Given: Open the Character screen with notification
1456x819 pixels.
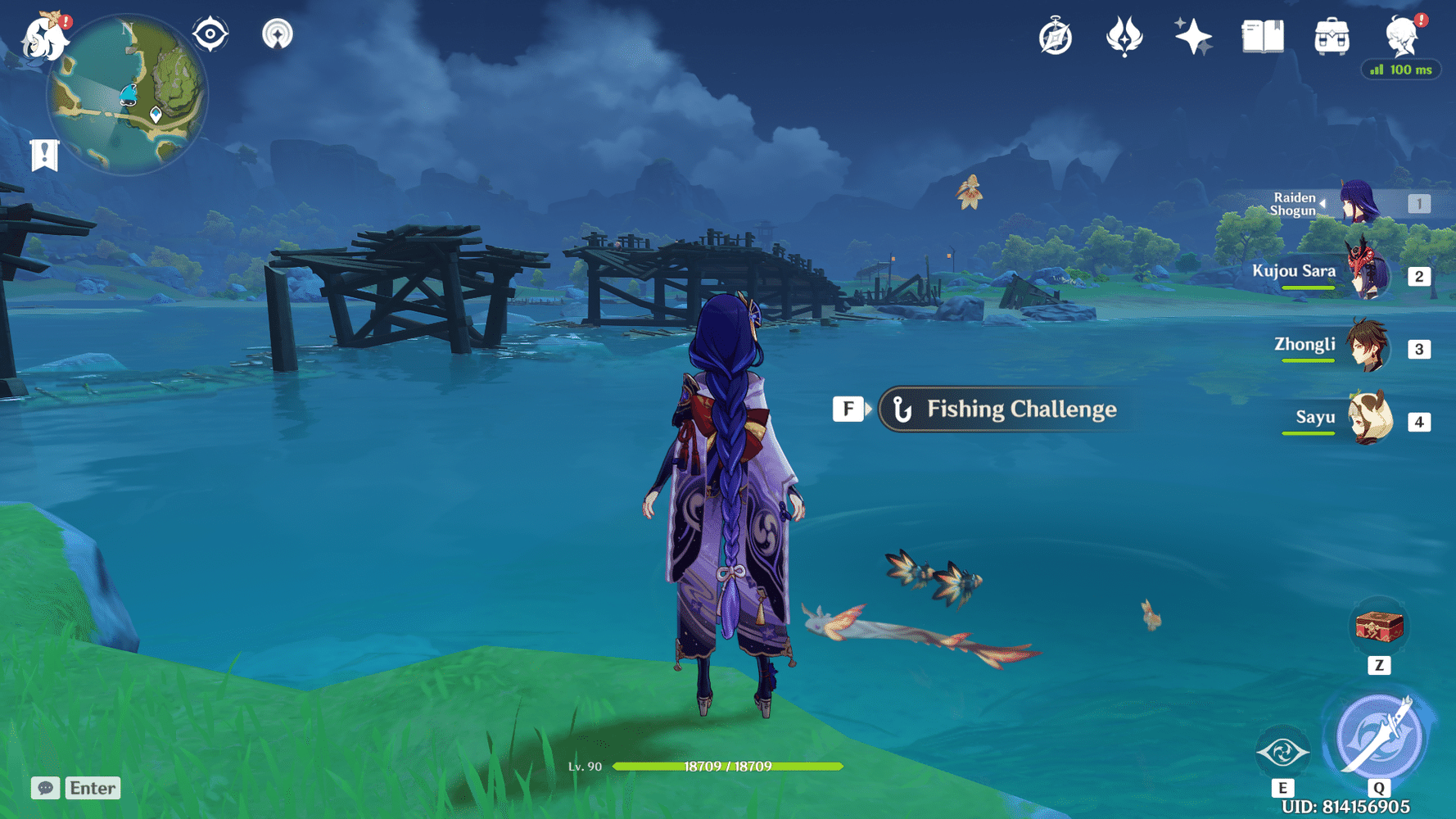Looking at the screenshot, I should click(x=1402, y=37).
